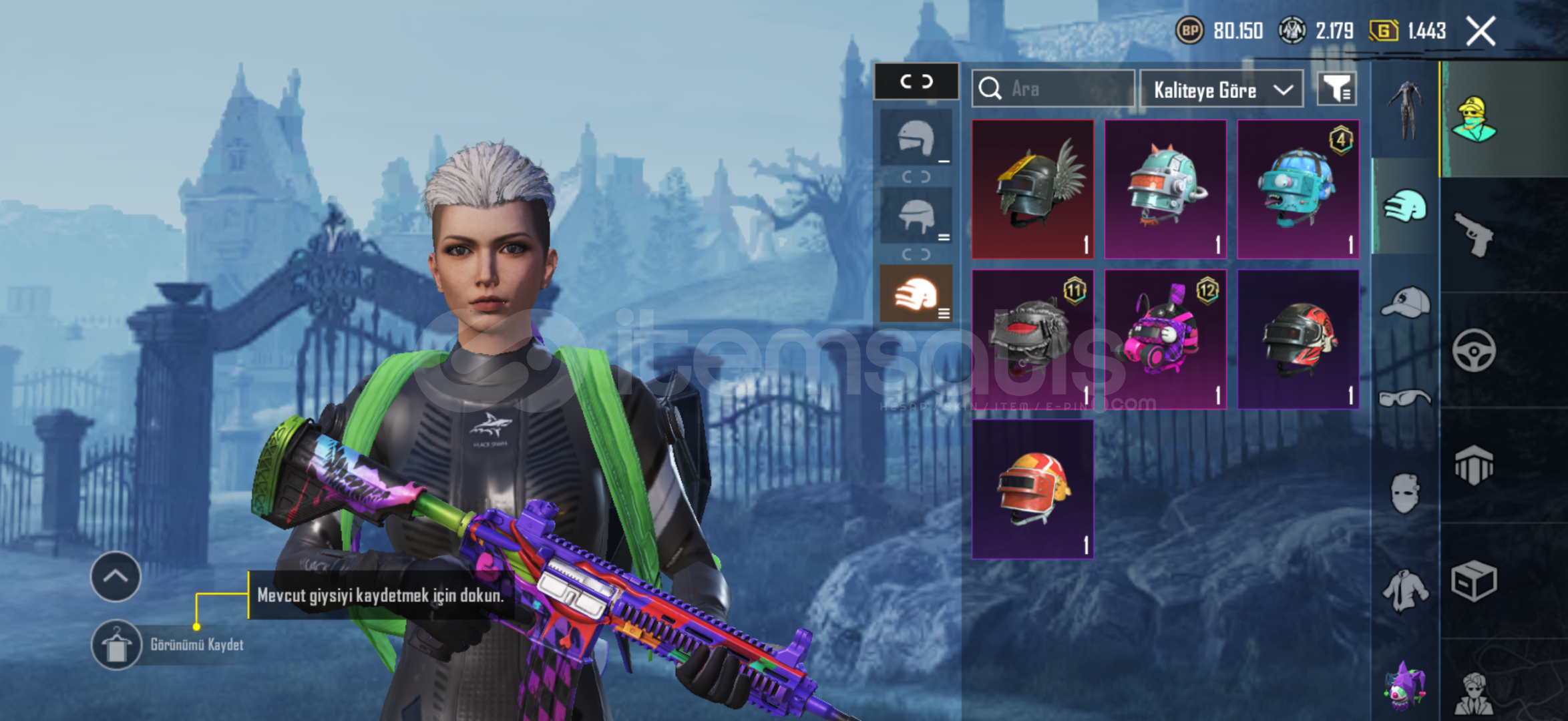Select the pink and purple bunny helmet
Image resolution: width=1568 pixels, height=721 pixels.
tap(1165, 339)
